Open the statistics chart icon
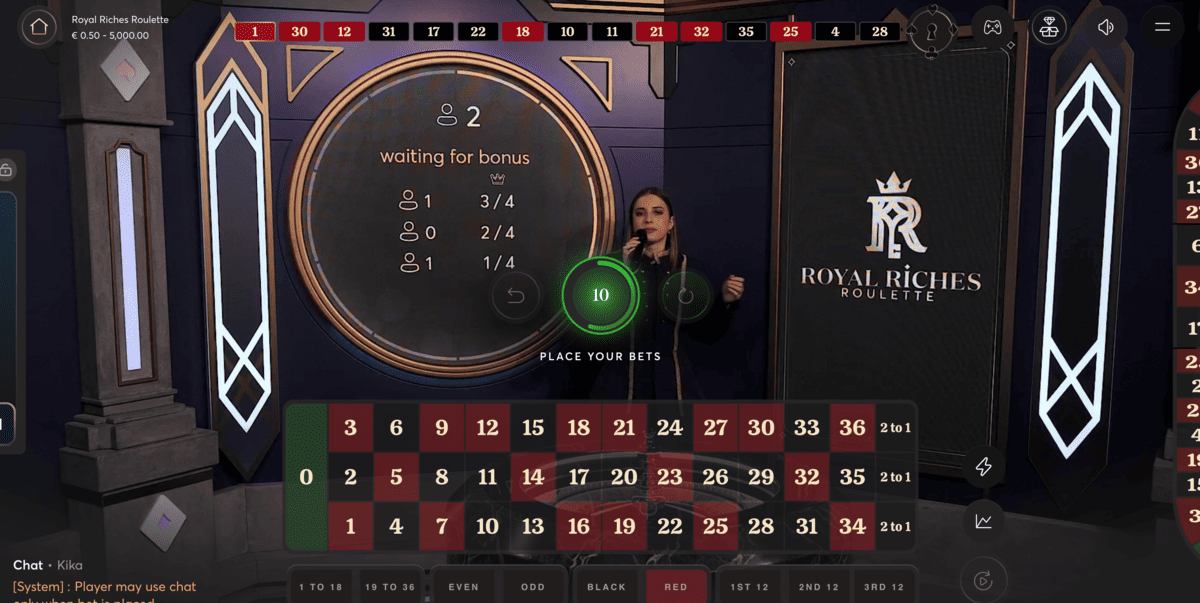 984,521
